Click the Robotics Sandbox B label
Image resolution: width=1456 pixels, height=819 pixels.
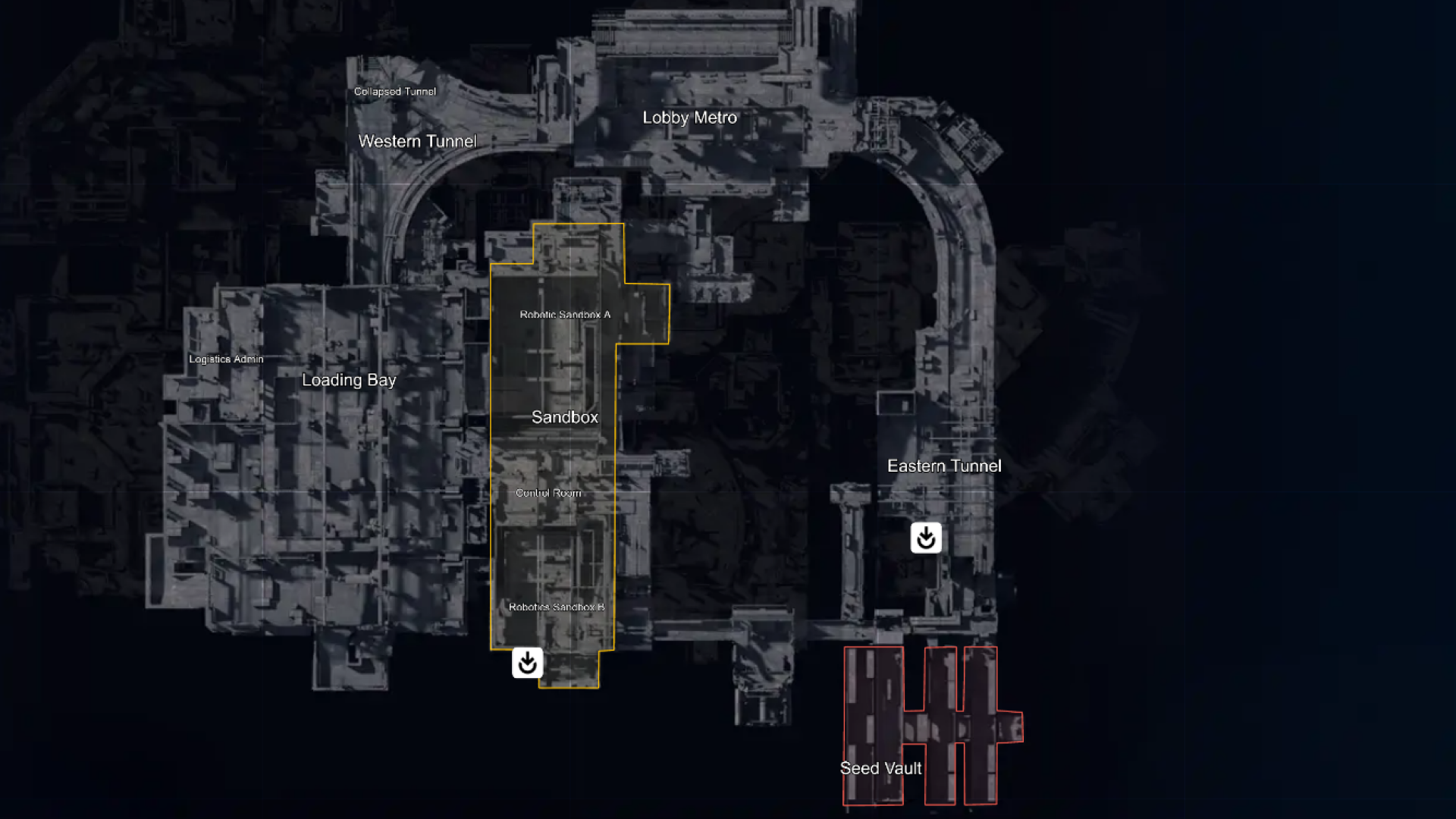click(x=558, y=607)
